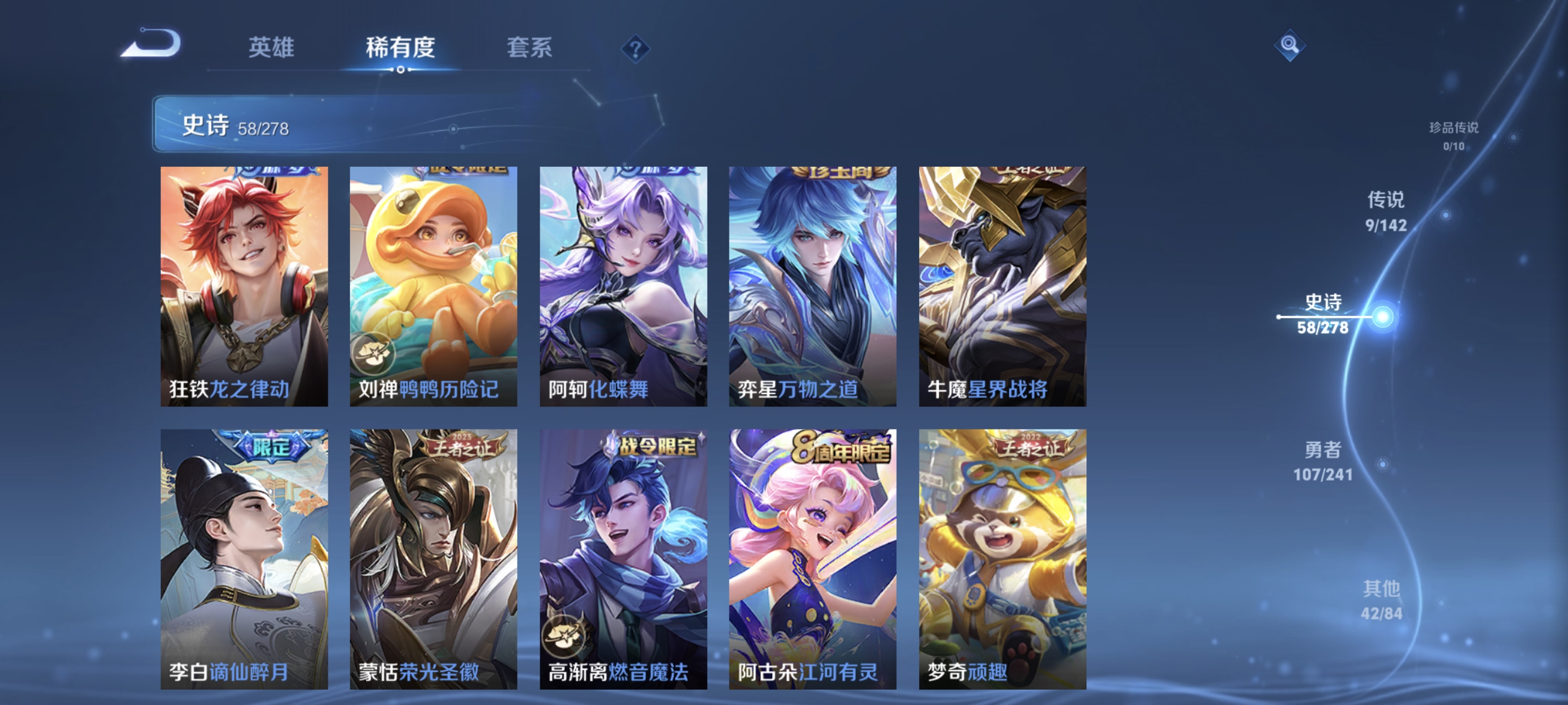This screenshot has width=1568, height=705.
Task: Open the search icon at top right
Action: (x=1290, y=45)
